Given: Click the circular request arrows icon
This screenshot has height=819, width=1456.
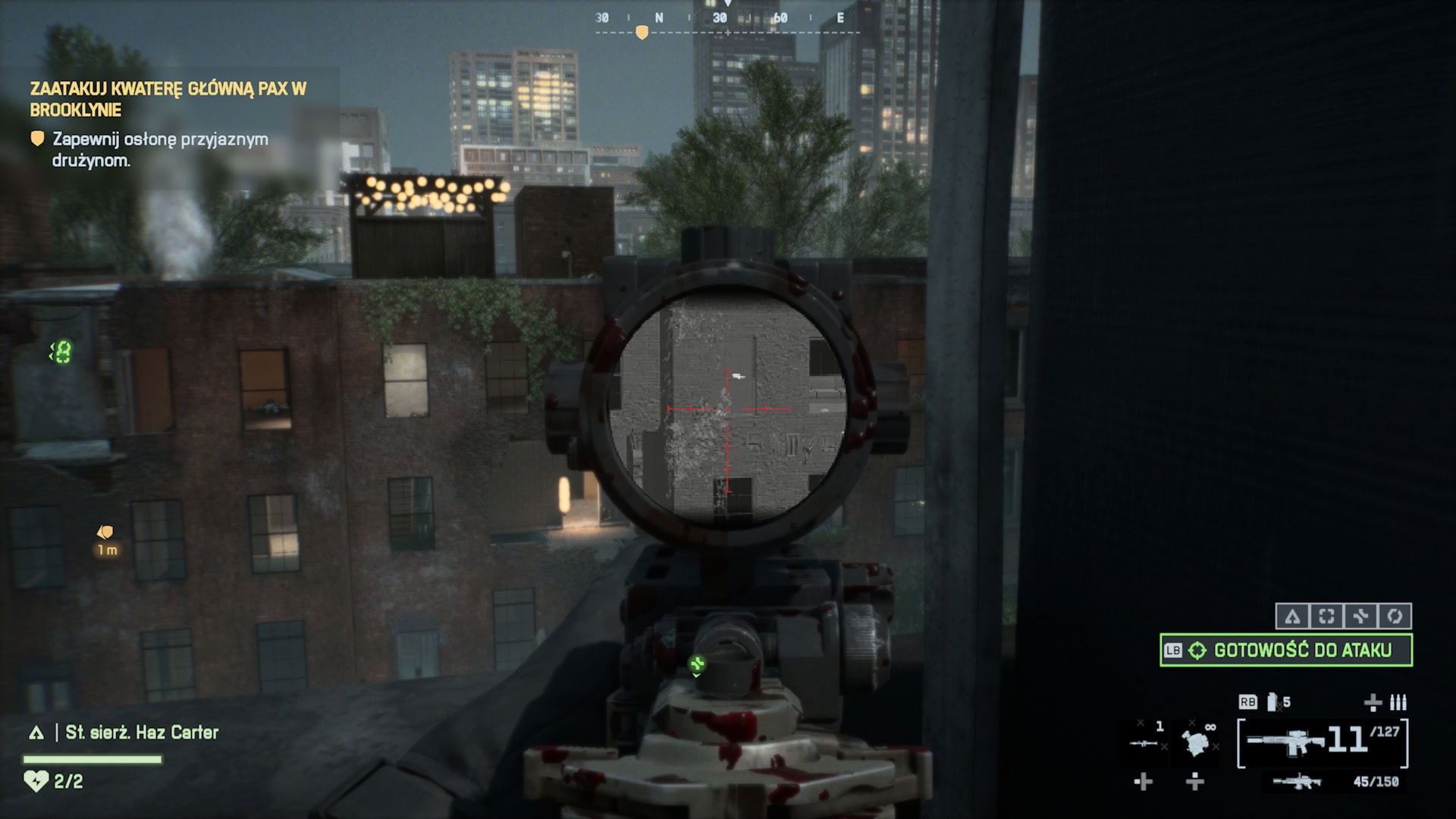Looking at the screenshot, I should coord(1395,616).
